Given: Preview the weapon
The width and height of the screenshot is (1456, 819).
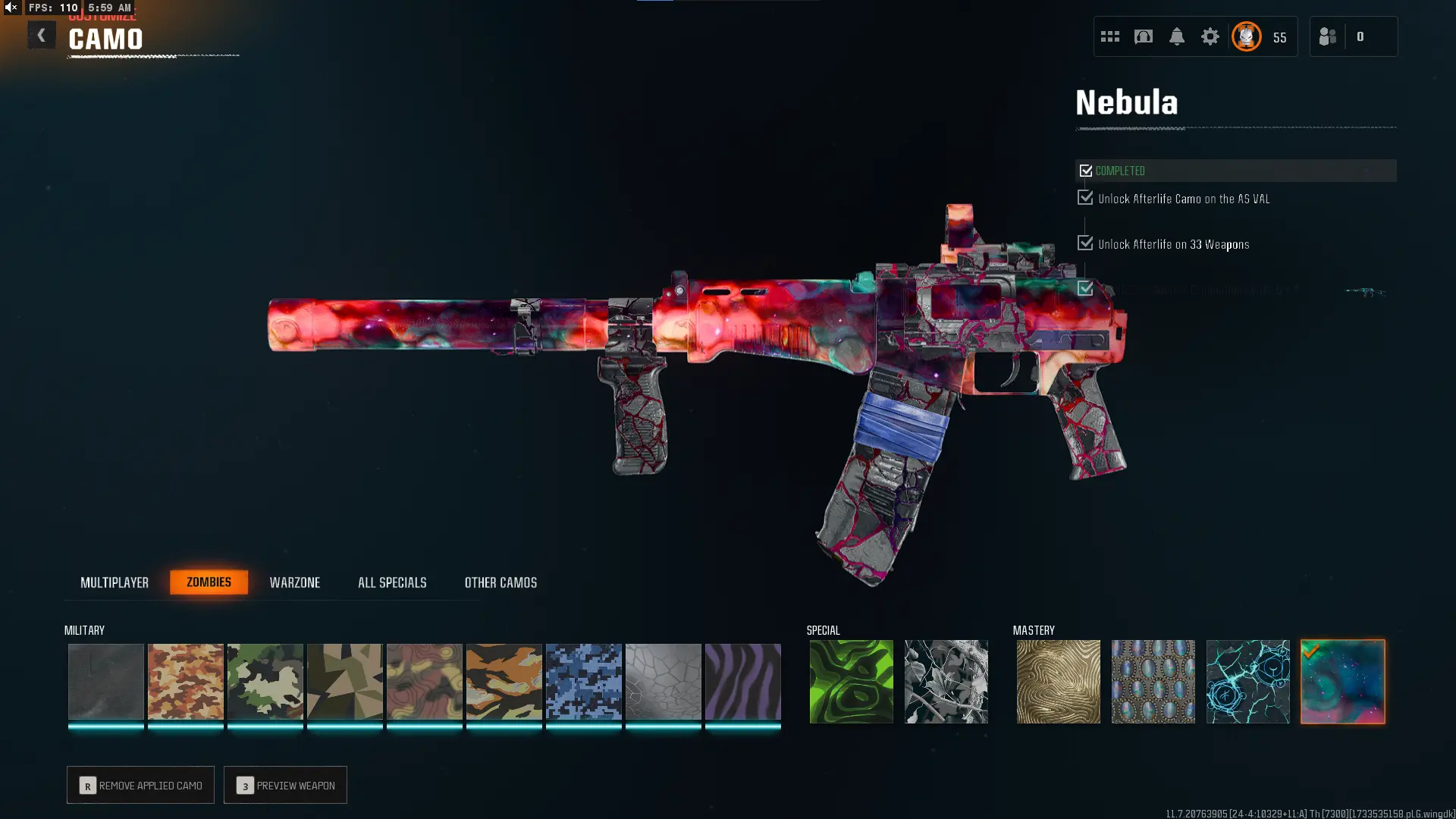Looking at the screenshot, I should click(x=285, y=785).
